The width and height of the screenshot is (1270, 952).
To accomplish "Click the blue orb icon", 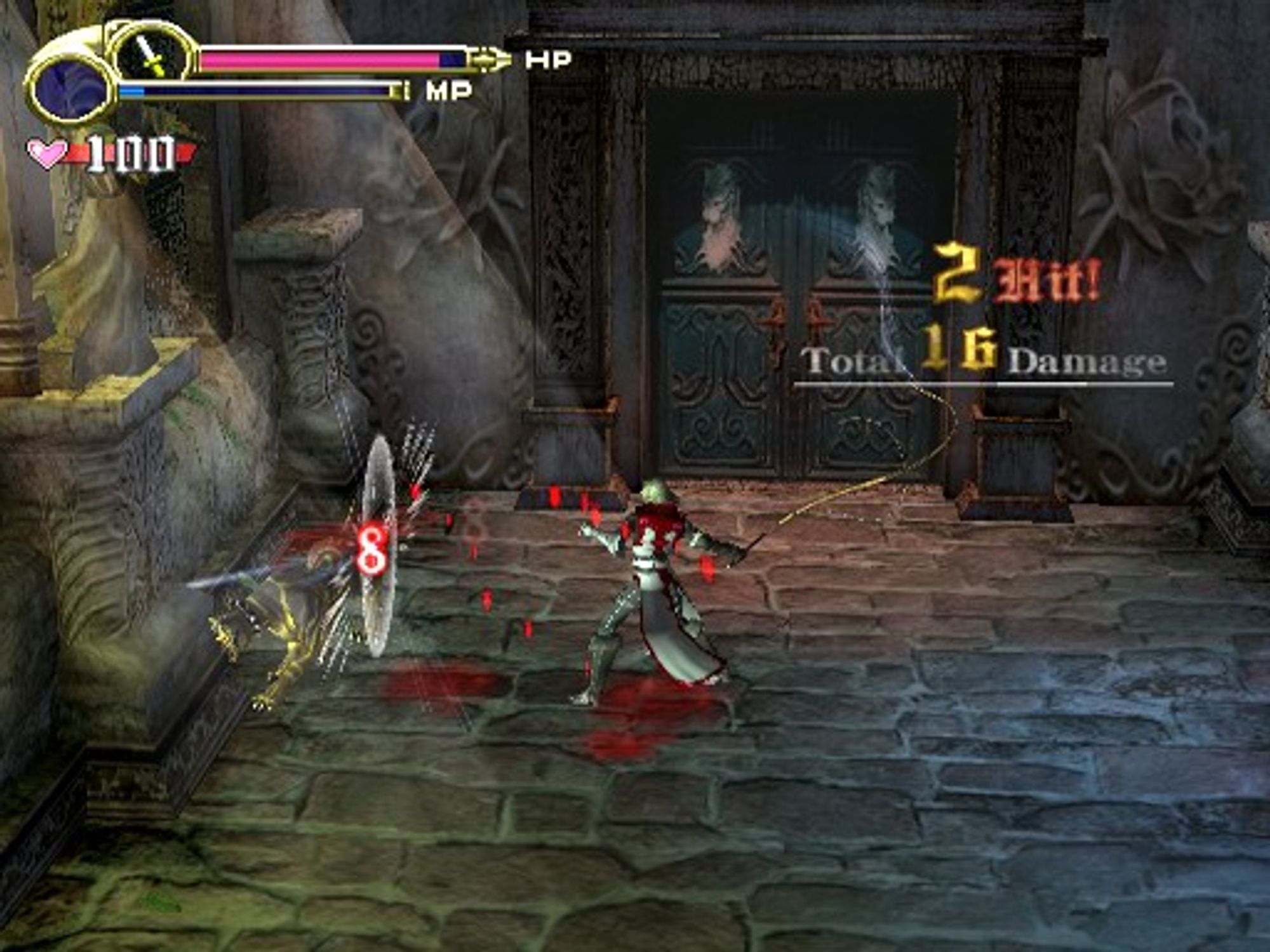I will (x=70, y=89).
